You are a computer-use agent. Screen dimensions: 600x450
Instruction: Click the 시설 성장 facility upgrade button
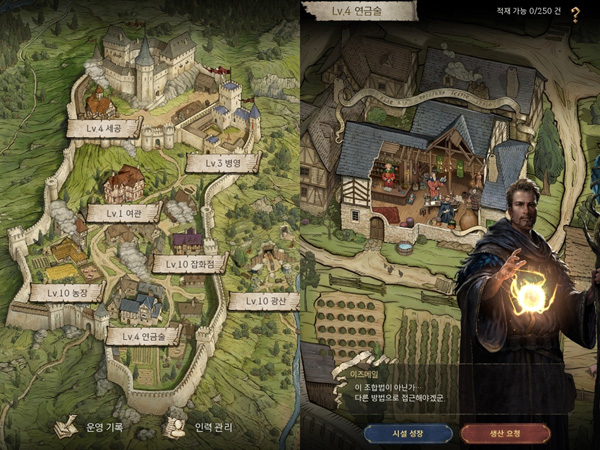[x=408, y=433]
